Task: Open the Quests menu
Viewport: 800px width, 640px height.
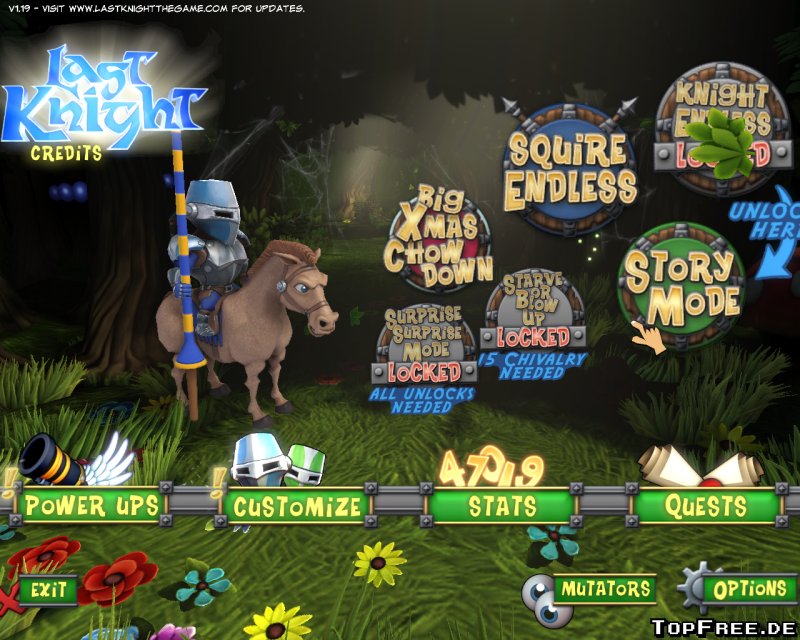Action: coord(707,506)
